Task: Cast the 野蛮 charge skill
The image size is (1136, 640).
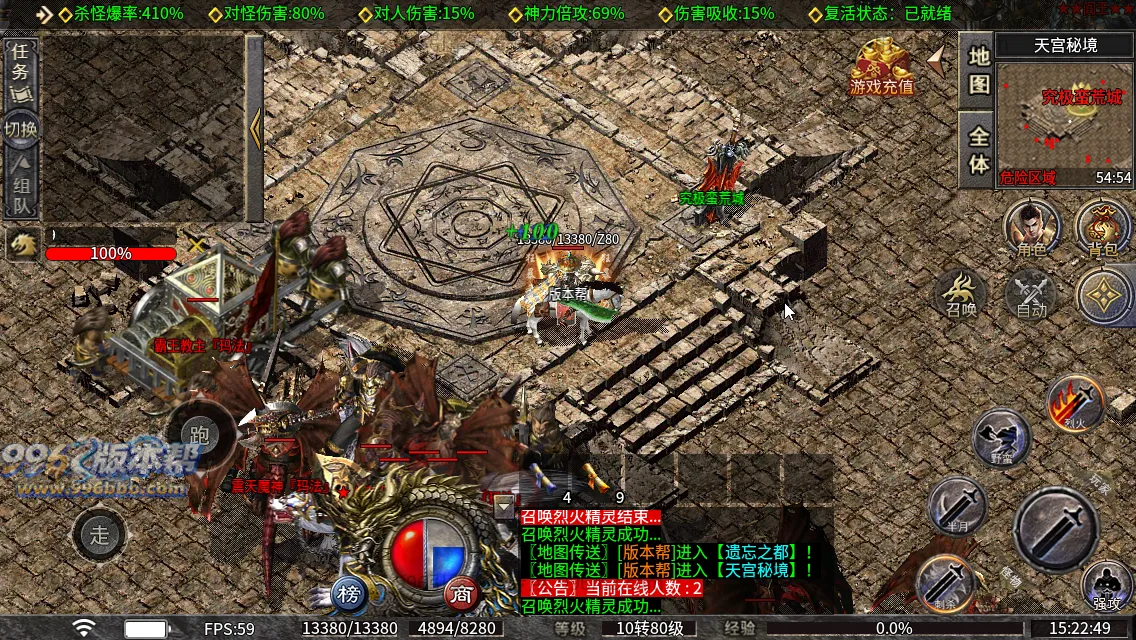Action: (x=1002, y=438)
